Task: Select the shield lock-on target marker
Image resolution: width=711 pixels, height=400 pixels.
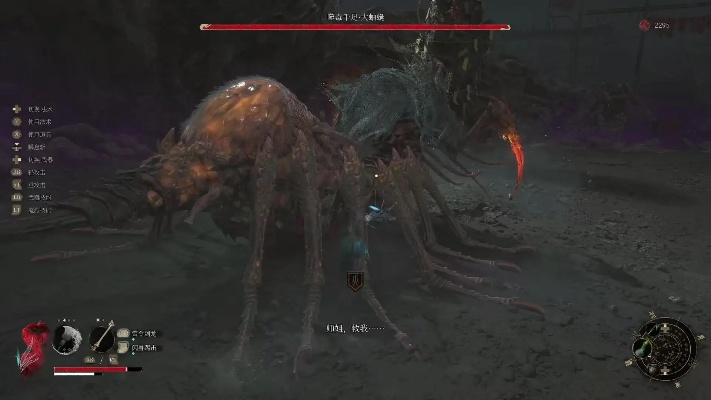Action: point(353,282)
